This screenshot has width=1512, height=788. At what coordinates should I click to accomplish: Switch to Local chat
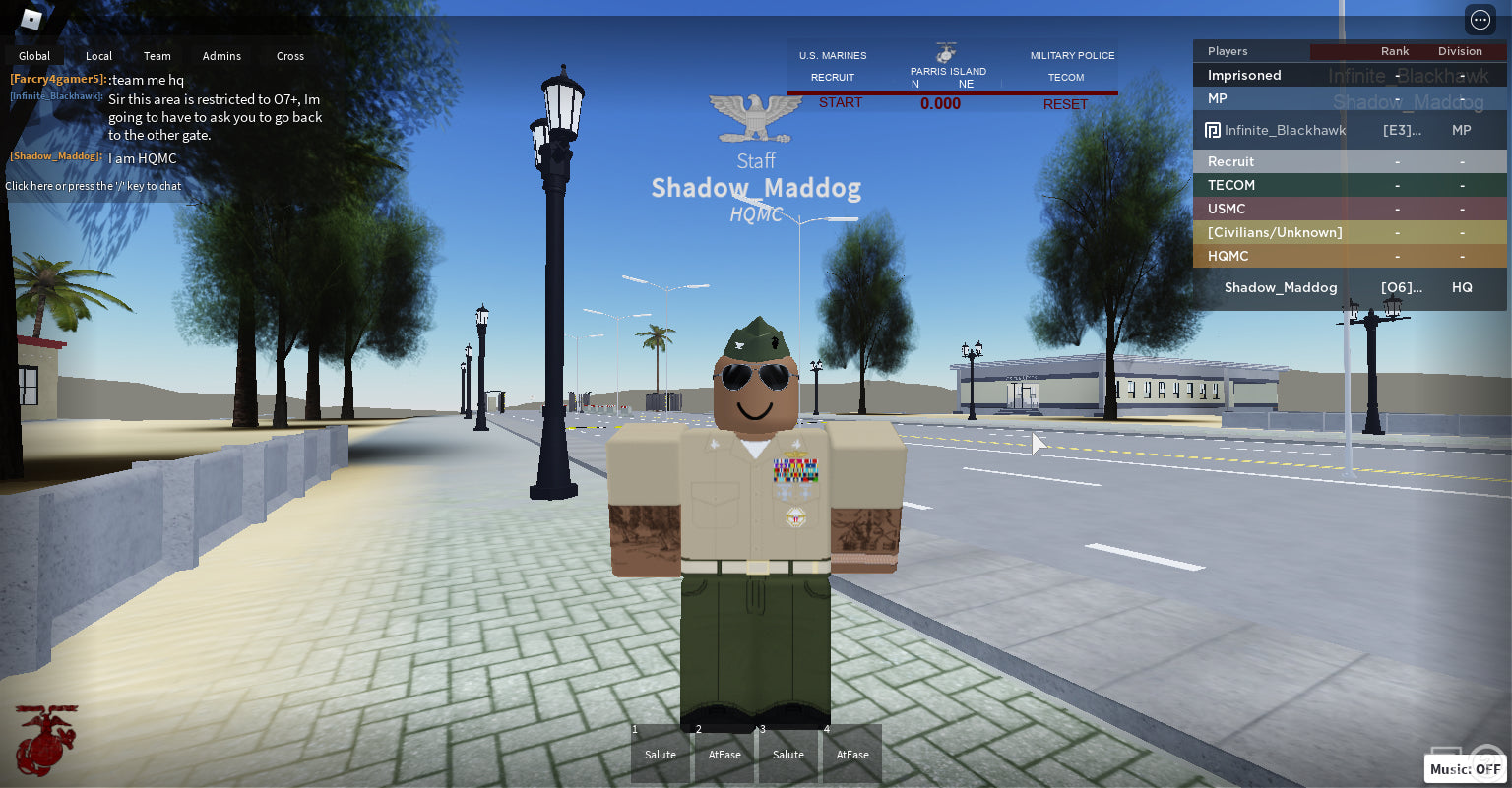click(x=98, y=56)
